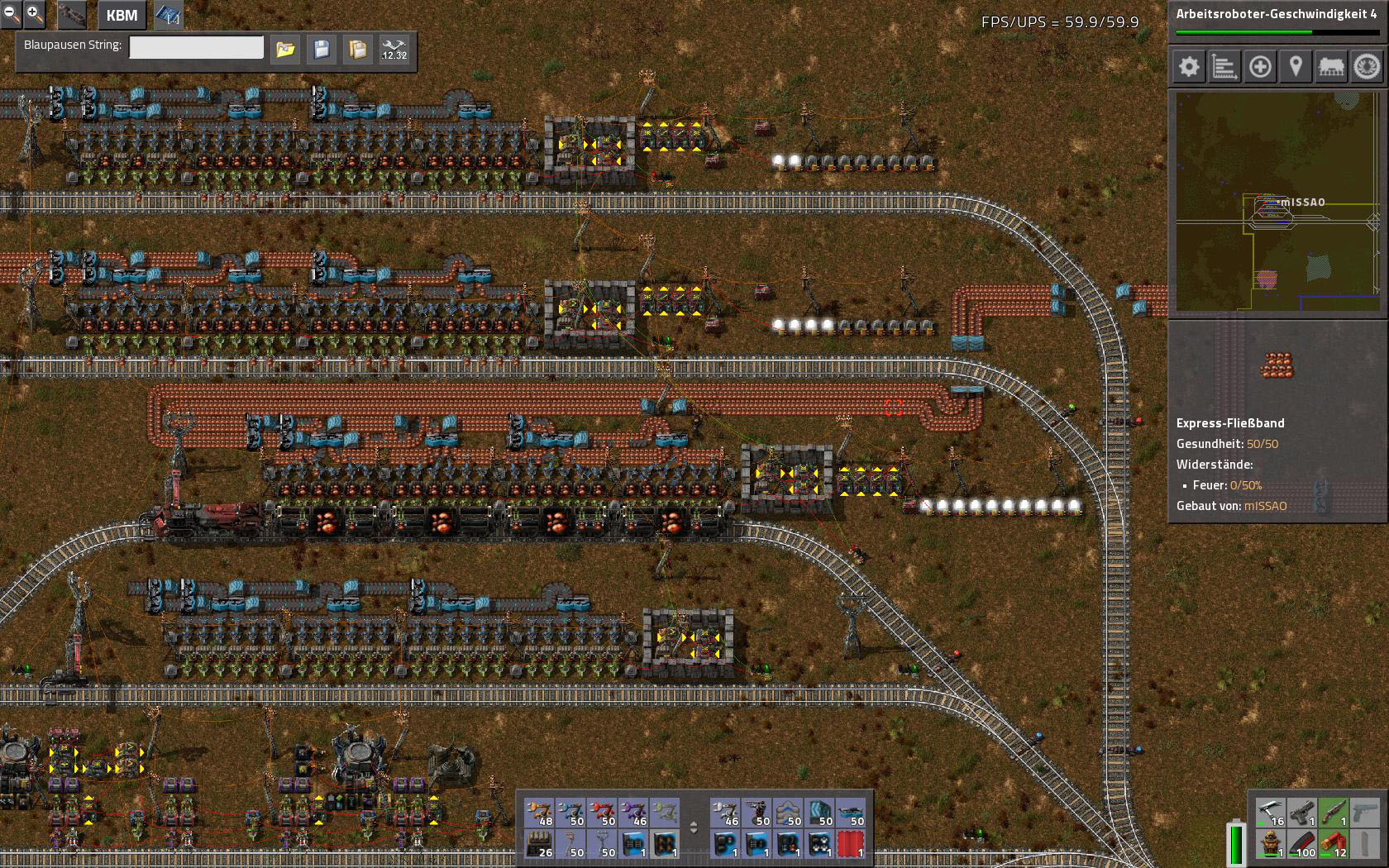Viewport: 1389px width, 868px height.
Task: Click the circled plus button
Action: [1260, 67]
